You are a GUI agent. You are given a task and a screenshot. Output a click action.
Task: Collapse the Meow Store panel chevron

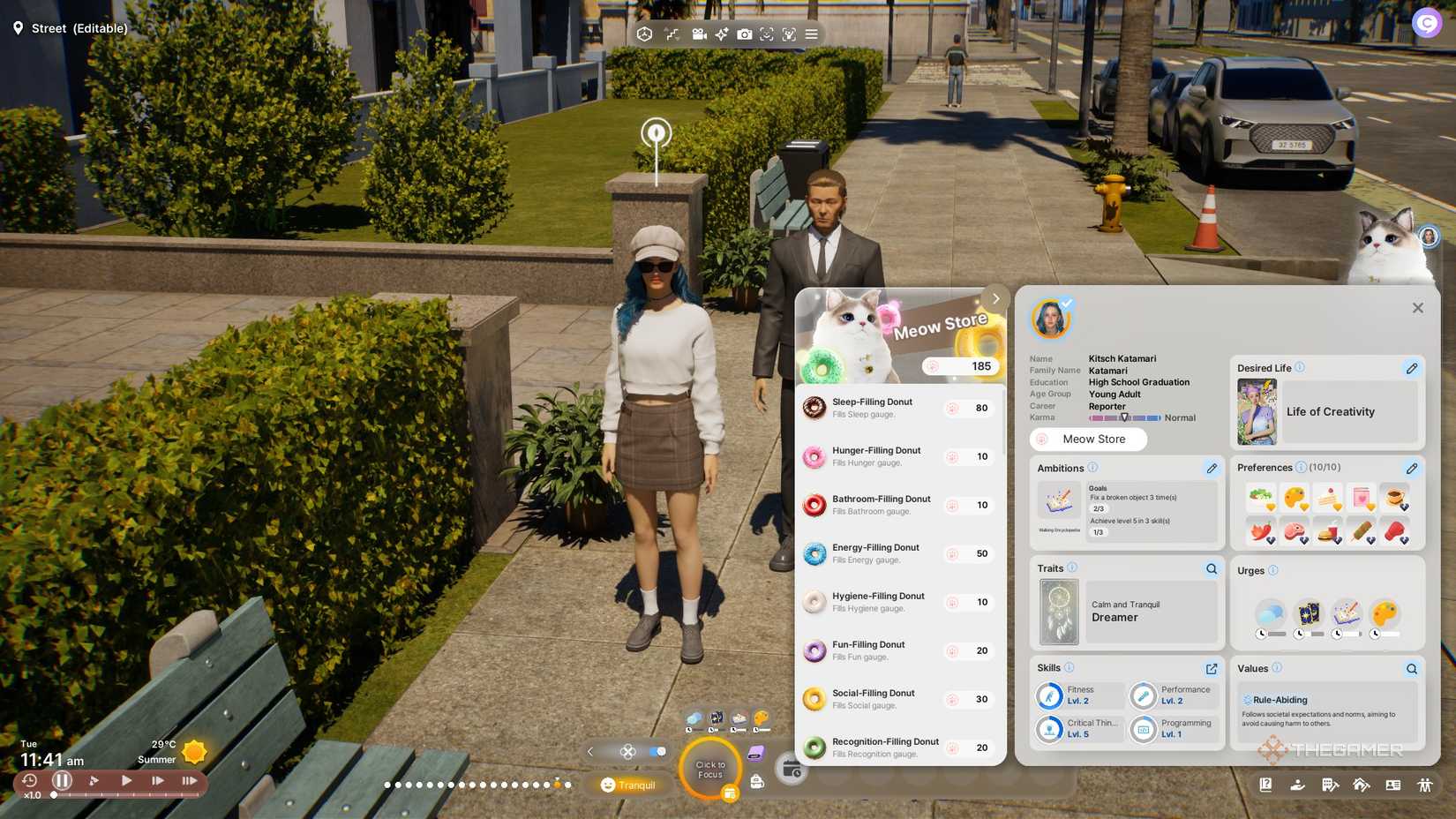click(995, 298)
